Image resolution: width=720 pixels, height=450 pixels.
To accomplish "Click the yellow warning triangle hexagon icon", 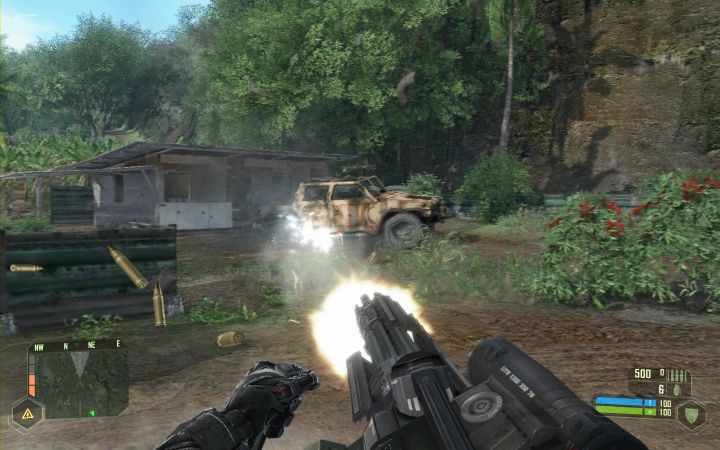I will click(26, 412).
